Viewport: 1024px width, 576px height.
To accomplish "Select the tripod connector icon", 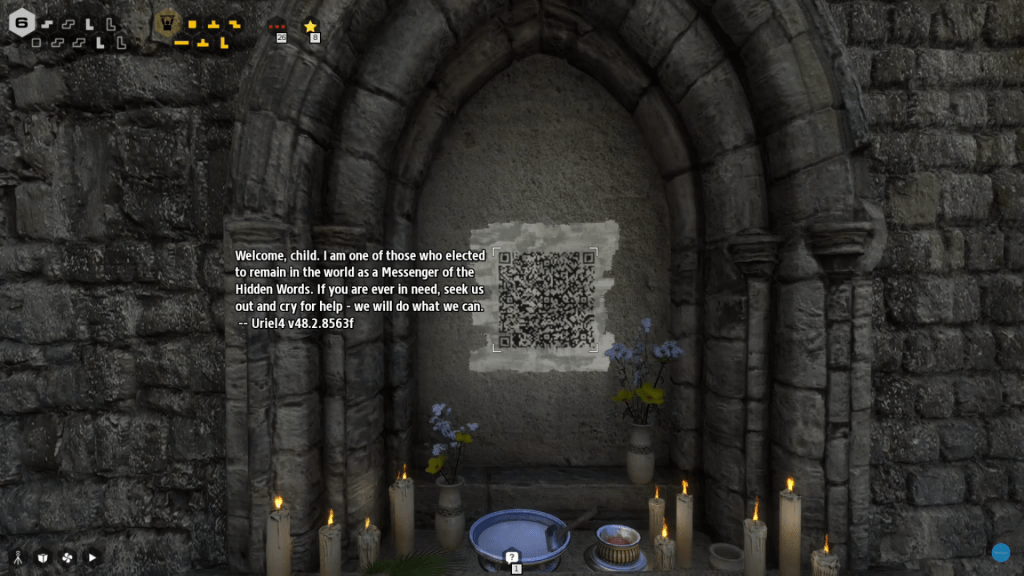I will click(17, 557).
